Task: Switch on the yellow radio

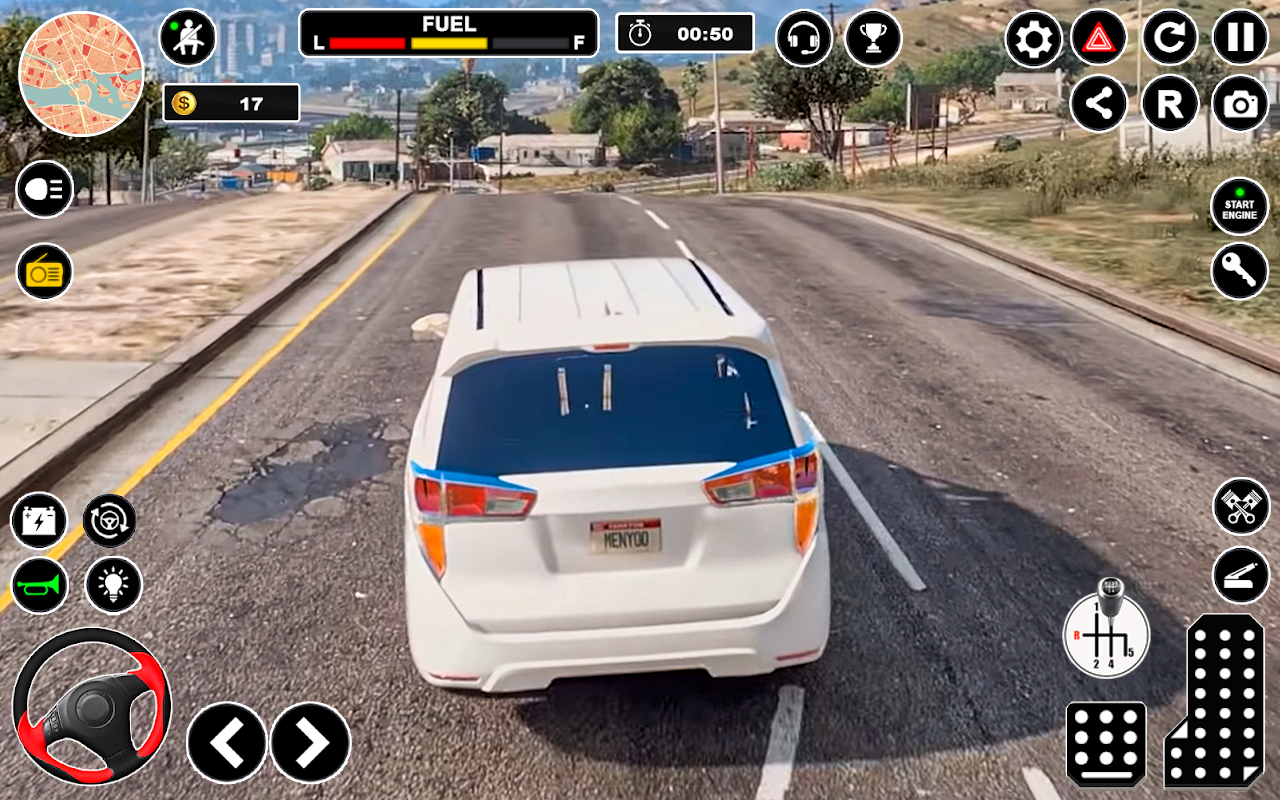Action: pos(44,271)
